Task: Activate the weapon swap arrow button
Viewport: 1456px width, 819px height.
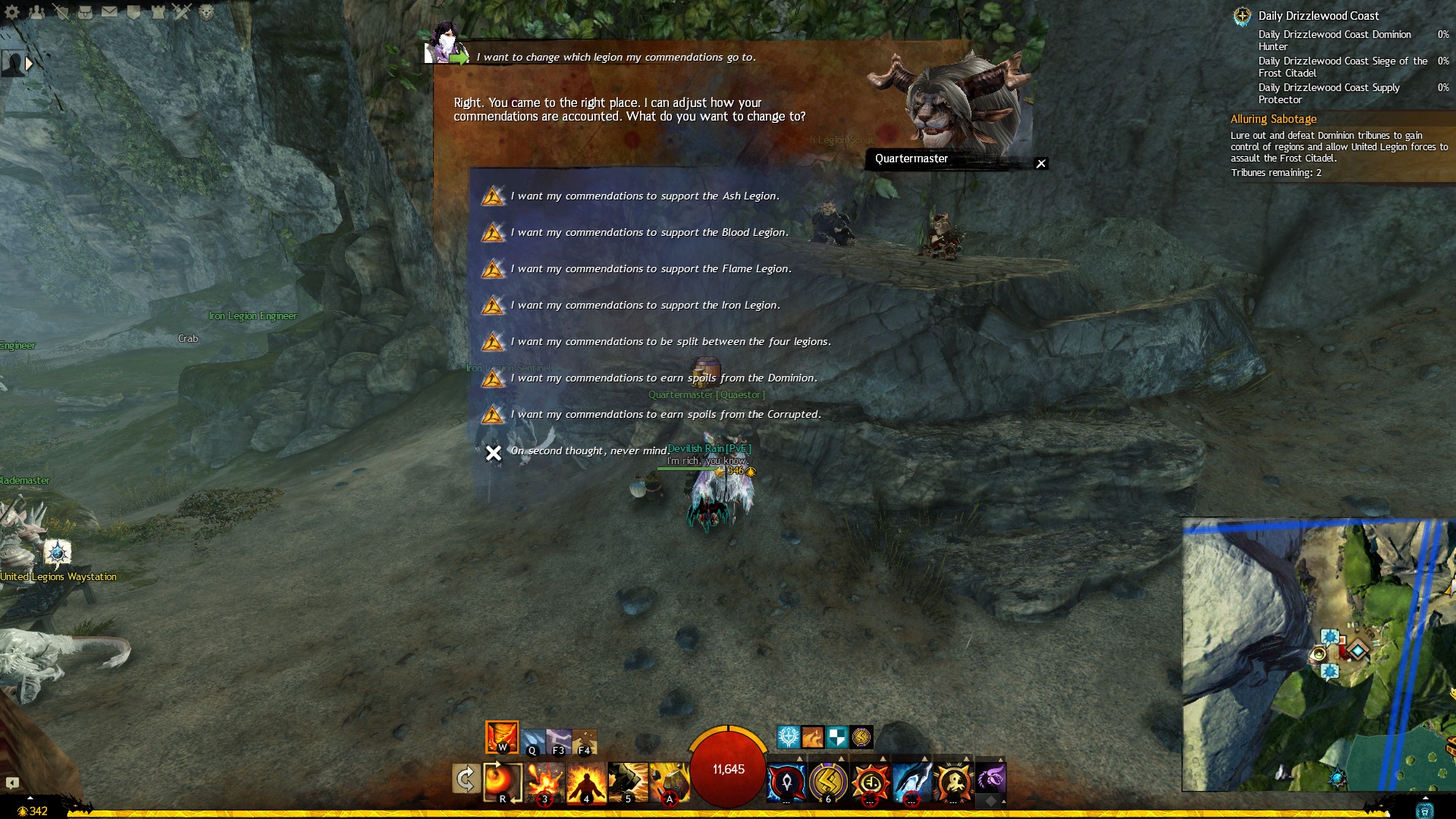Action: point(465,779)
